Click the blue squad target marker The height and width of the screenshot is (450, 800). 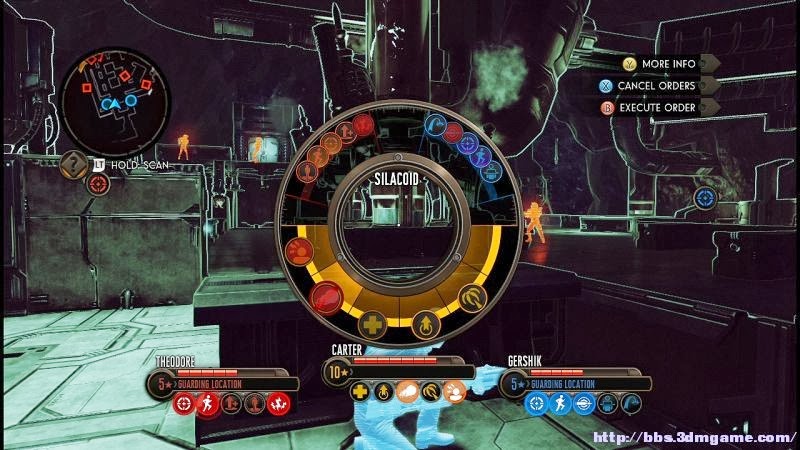point(705,199)
